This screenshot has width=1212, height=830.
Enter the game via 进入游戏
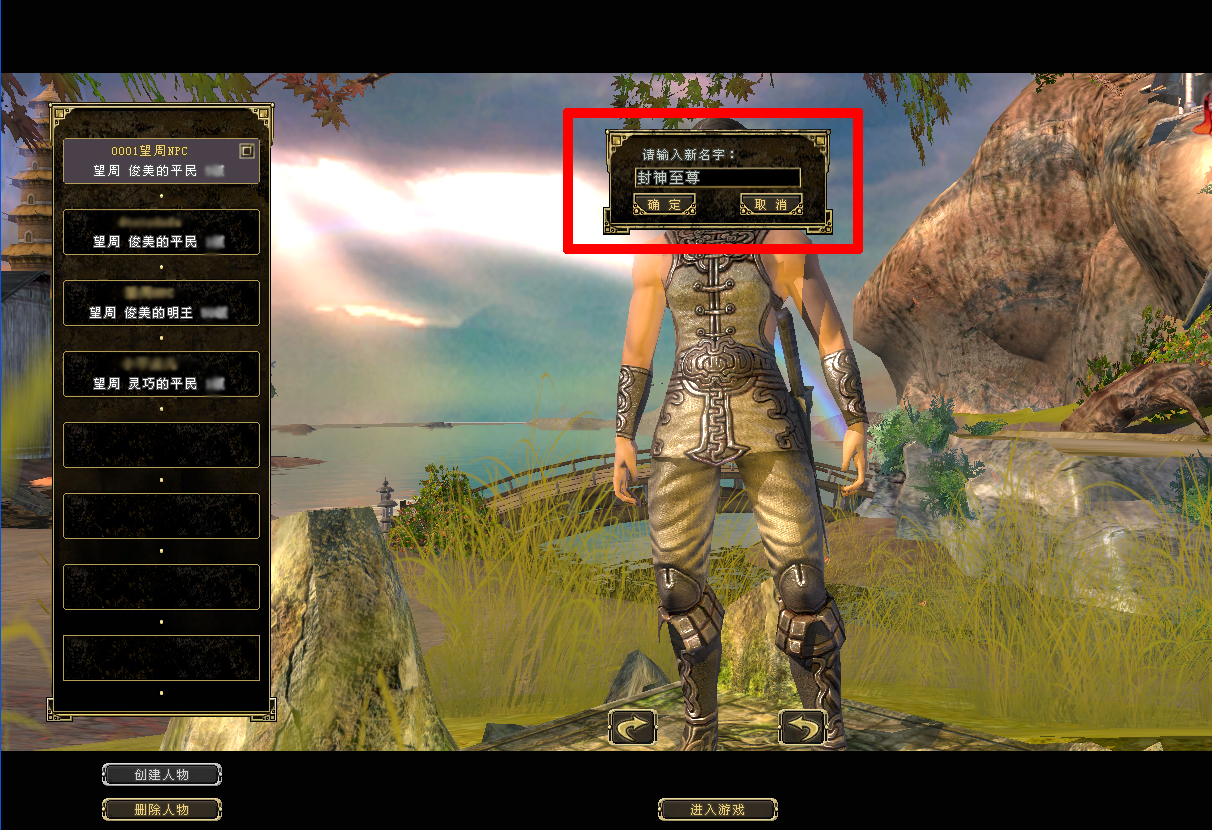point(717,809)
